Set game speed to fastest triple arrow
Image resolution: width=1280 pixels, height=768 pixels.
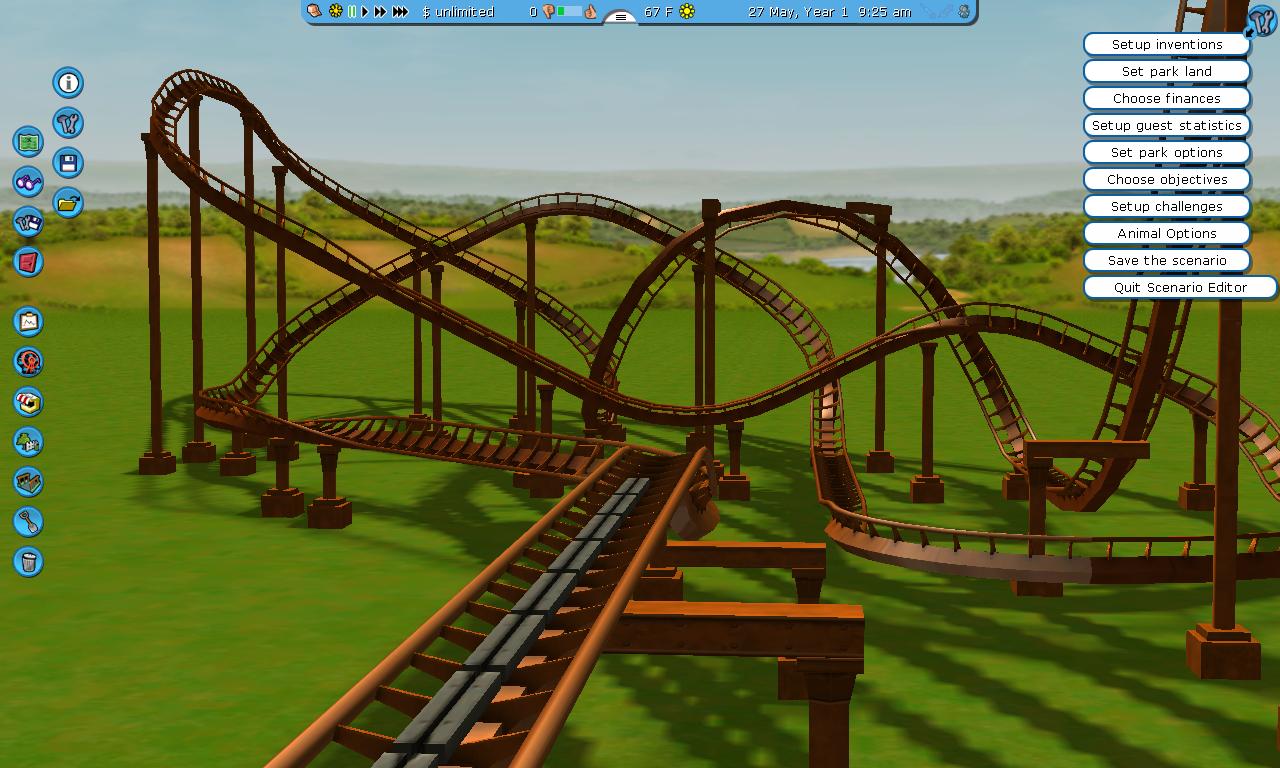(x=400, y=12)
